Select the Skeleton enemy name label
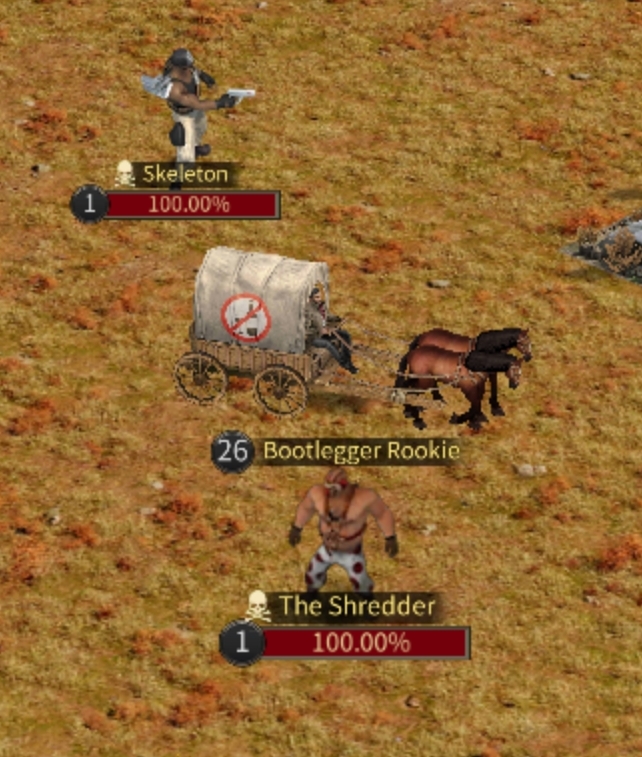642x757 pixels. (185, 175)
